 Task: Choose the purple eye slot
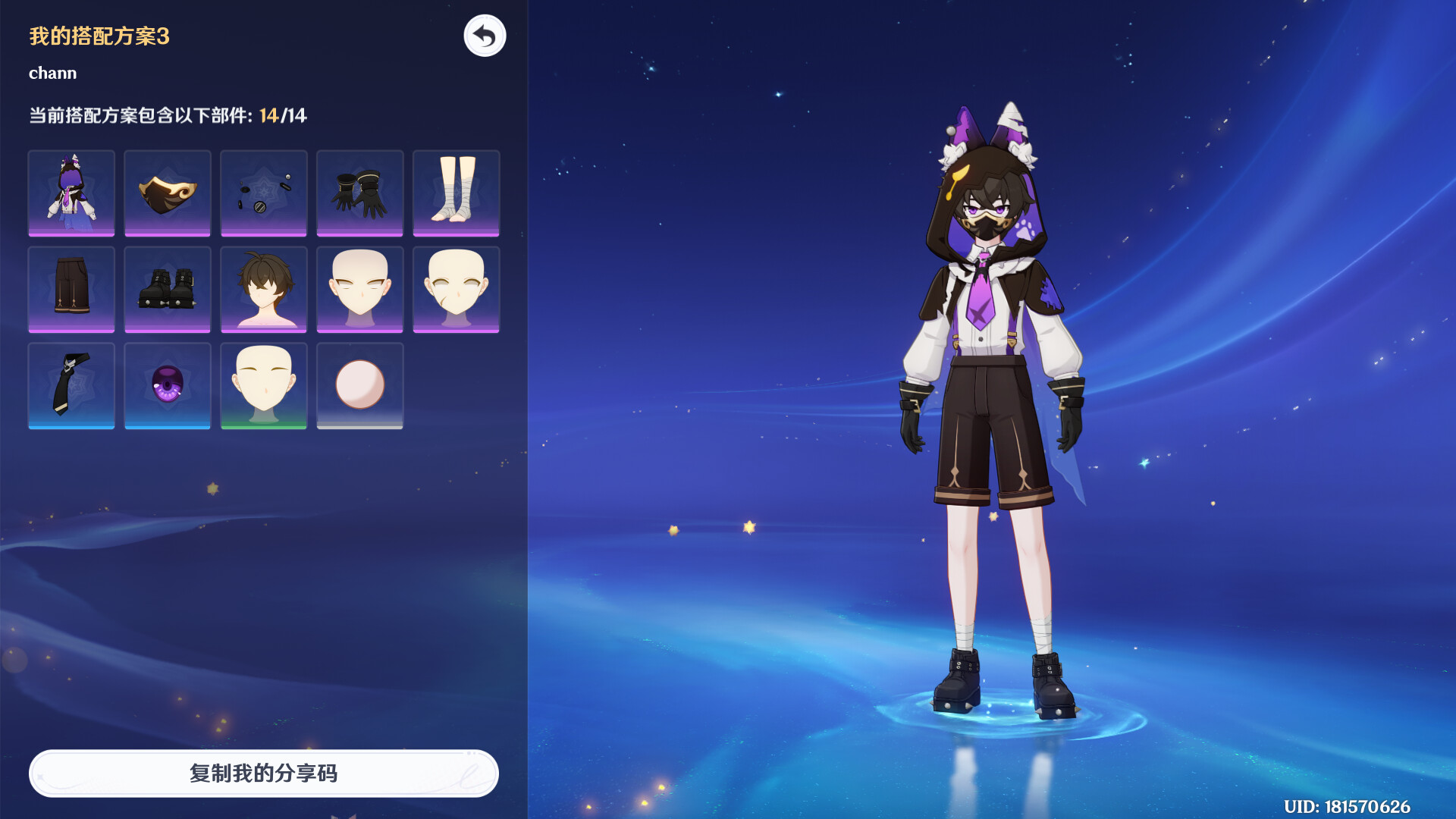pyautogui.click(x=168, y=385)
